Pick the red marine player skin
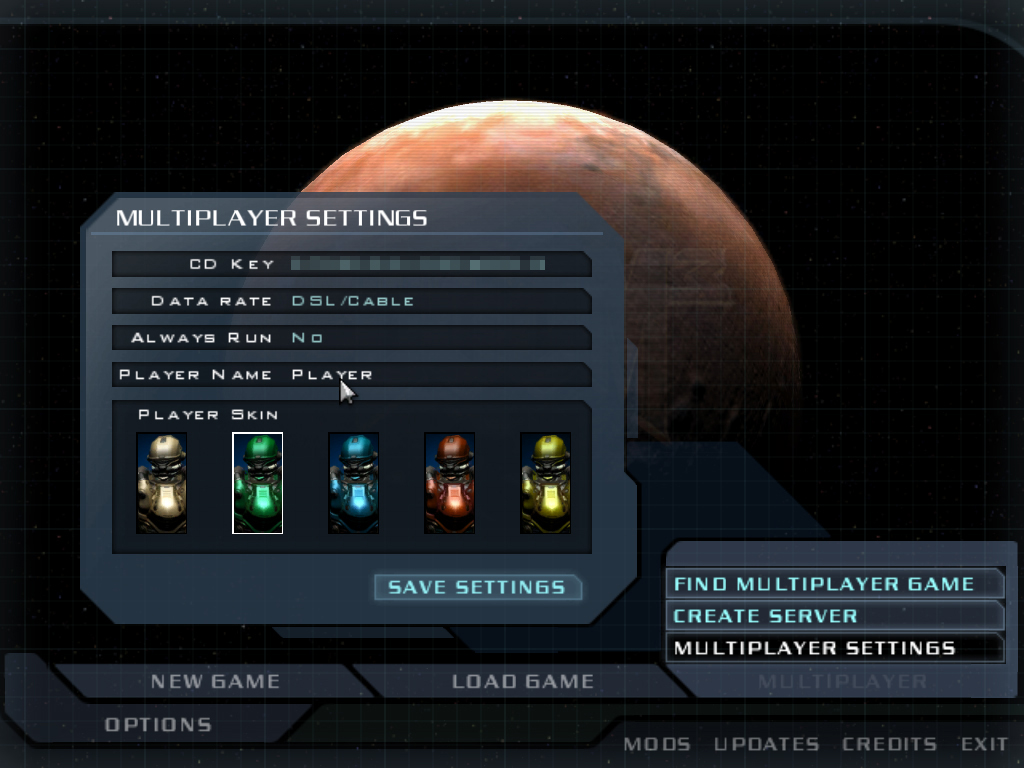The width and height of the screenshot is (1024, 768). 450,483
